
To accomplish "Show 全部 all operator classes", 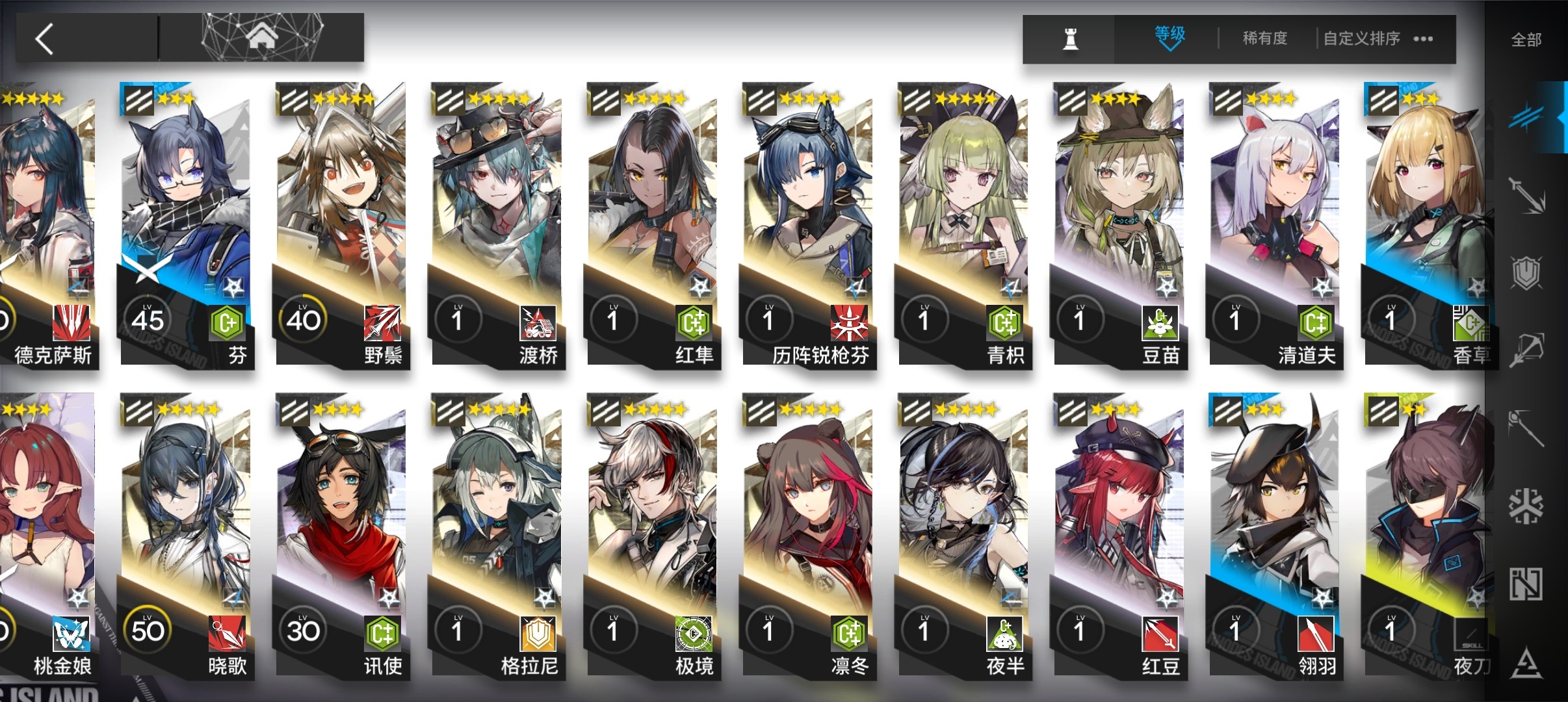I will (x=1526, y=40).
